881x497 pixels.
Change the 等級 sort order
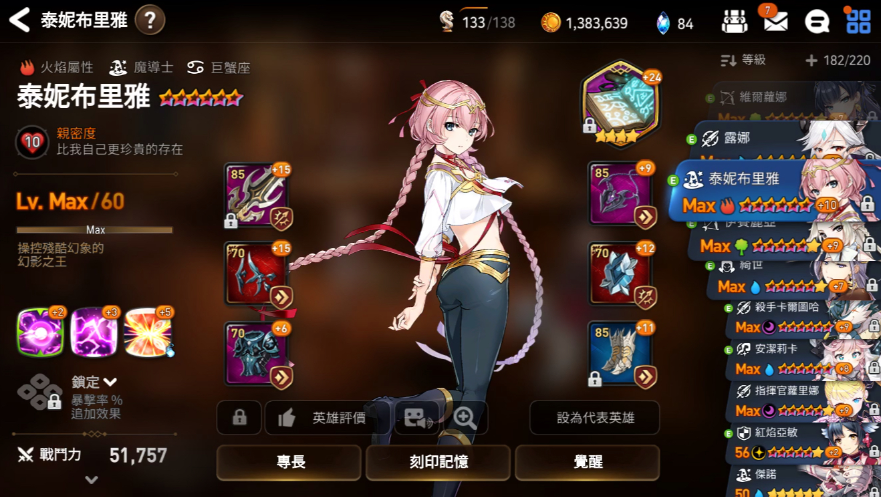coord(741,61)
